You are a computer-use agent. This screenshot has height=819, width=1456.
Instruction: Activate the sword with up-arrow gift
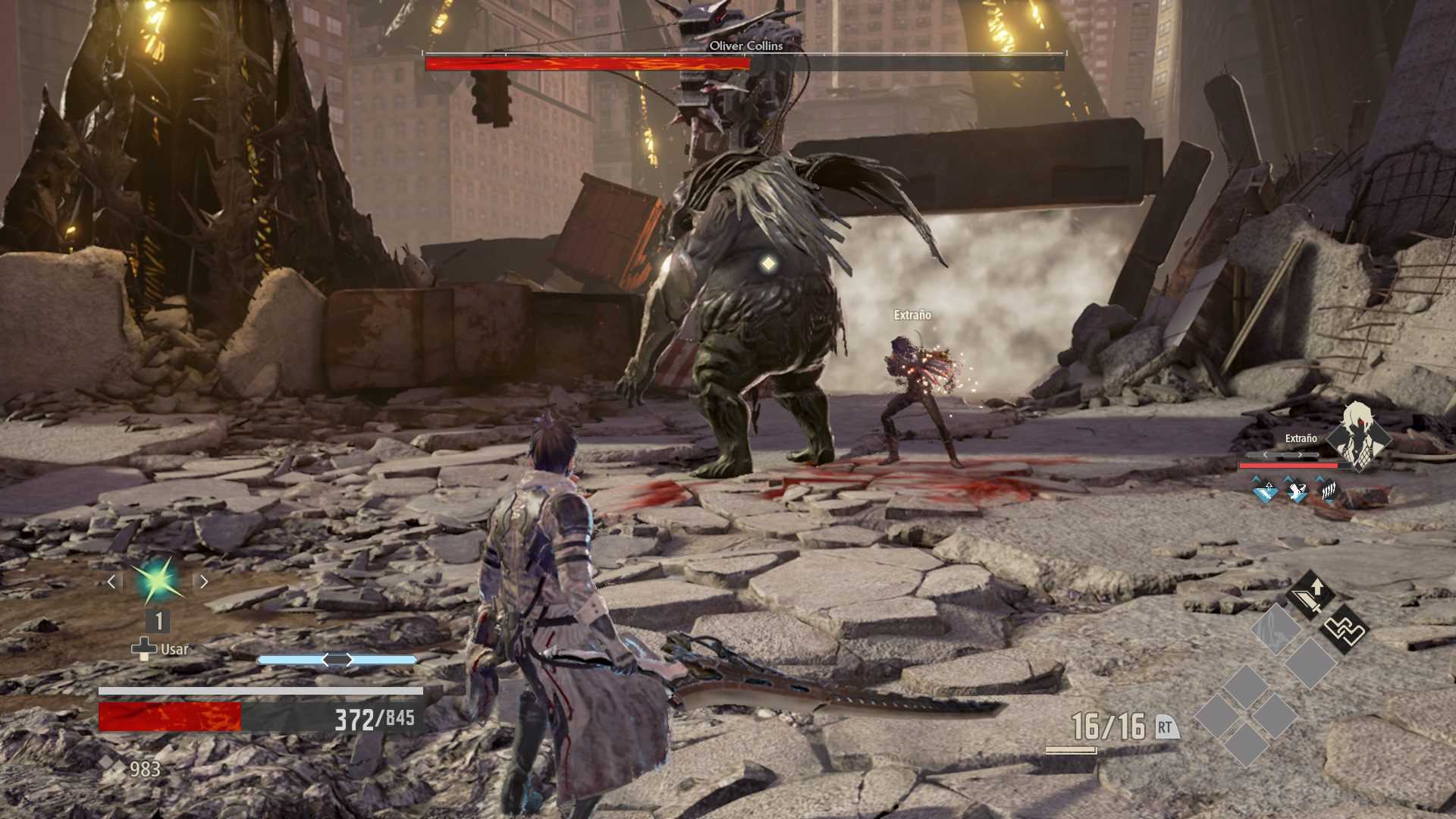coord(1310,595)
